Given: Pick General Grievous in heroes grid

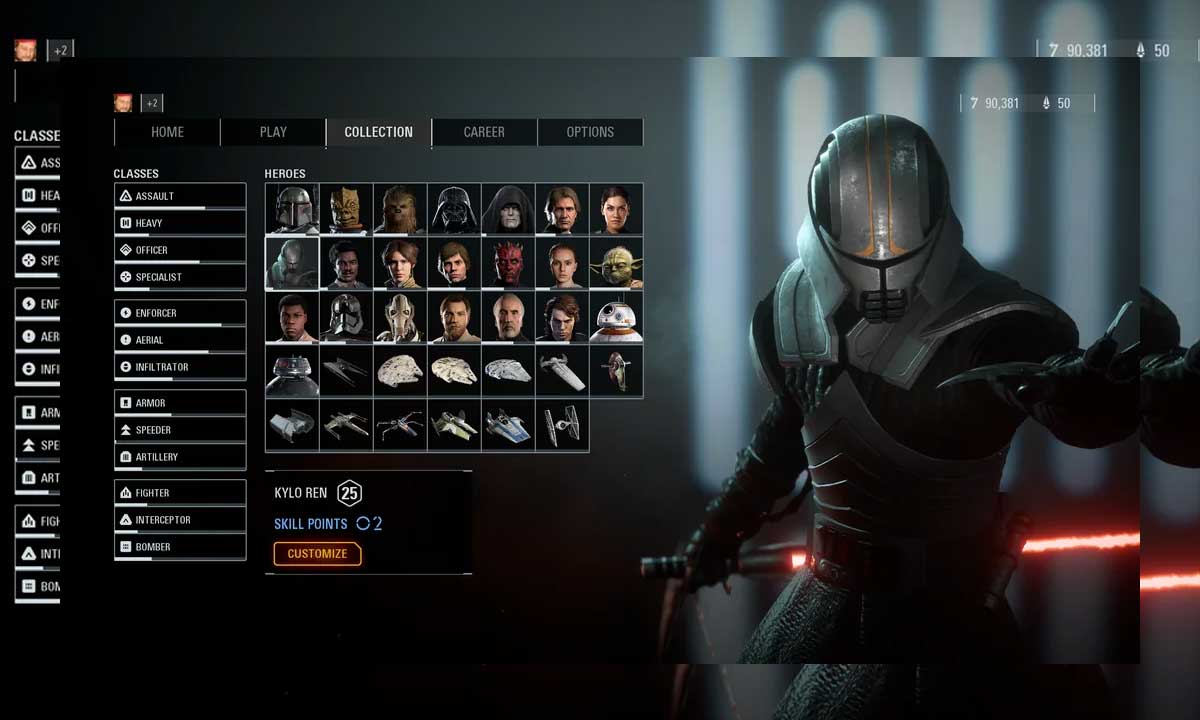Looking at the screenshot, I should click(400, 317).
